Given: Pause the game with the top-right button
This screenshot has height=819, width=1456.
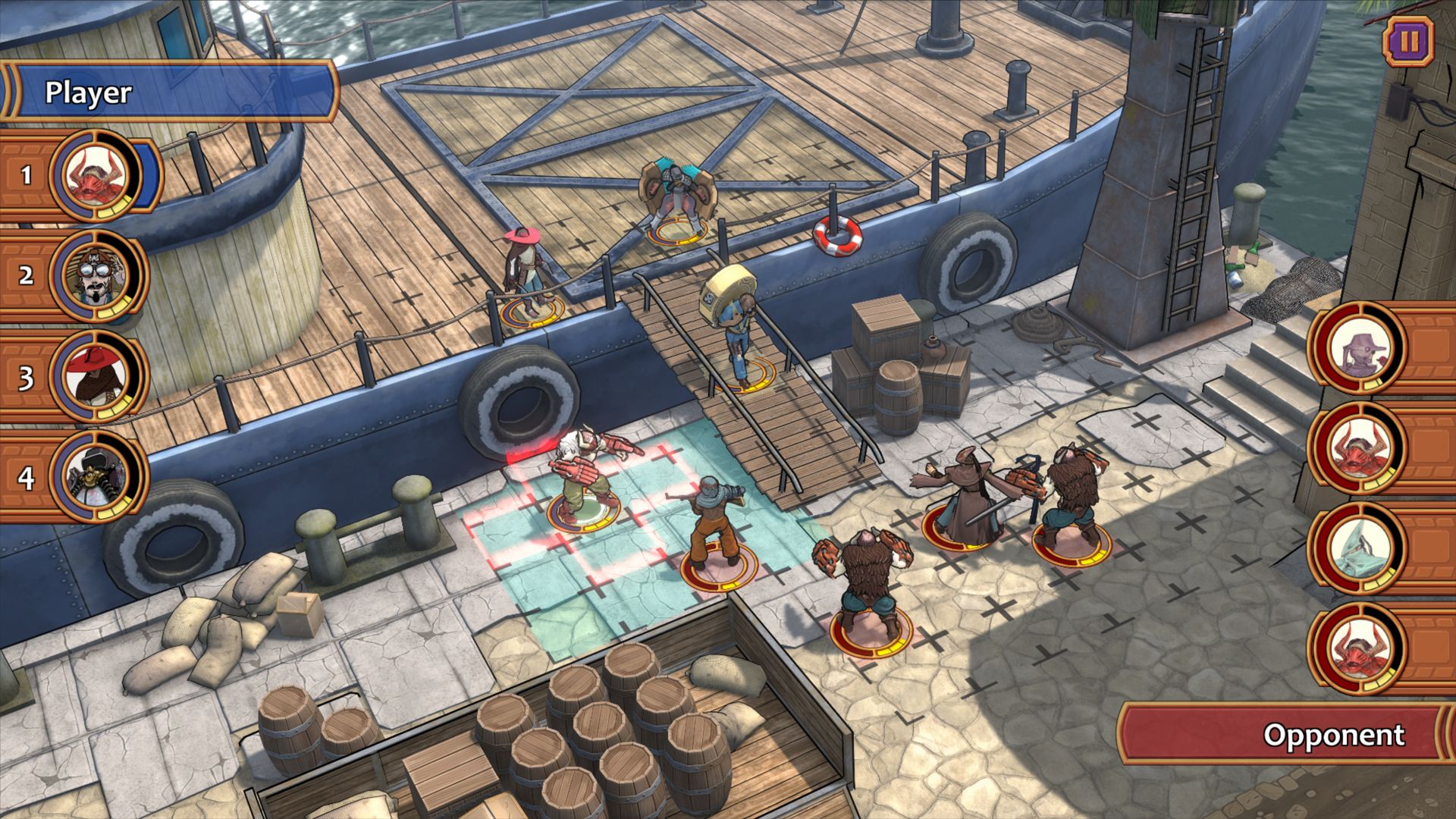Looking at the screenshot, I should [1408, 41].
